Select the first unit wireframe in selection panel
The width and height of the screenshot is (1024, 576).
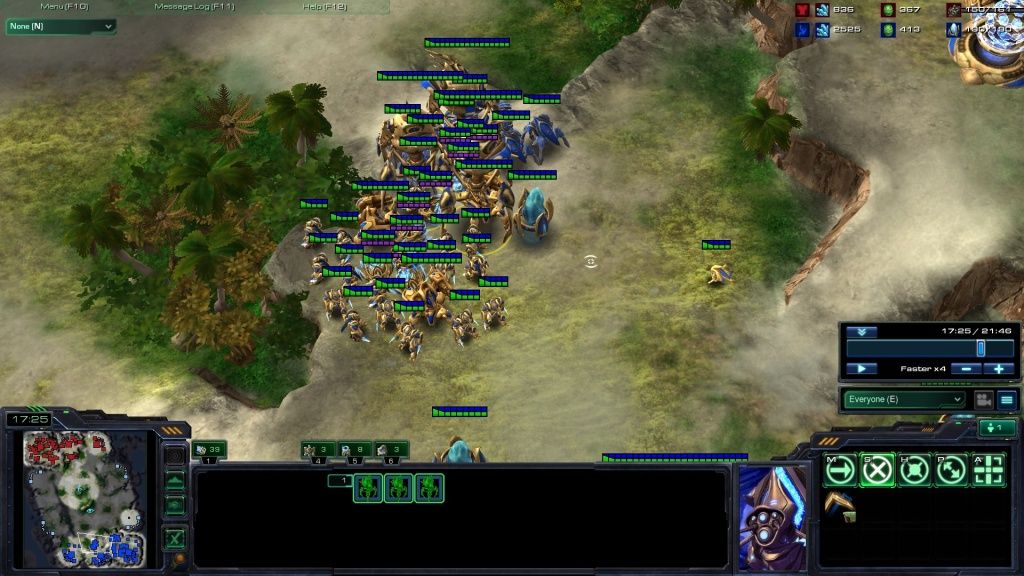click(x=368, y=488)
